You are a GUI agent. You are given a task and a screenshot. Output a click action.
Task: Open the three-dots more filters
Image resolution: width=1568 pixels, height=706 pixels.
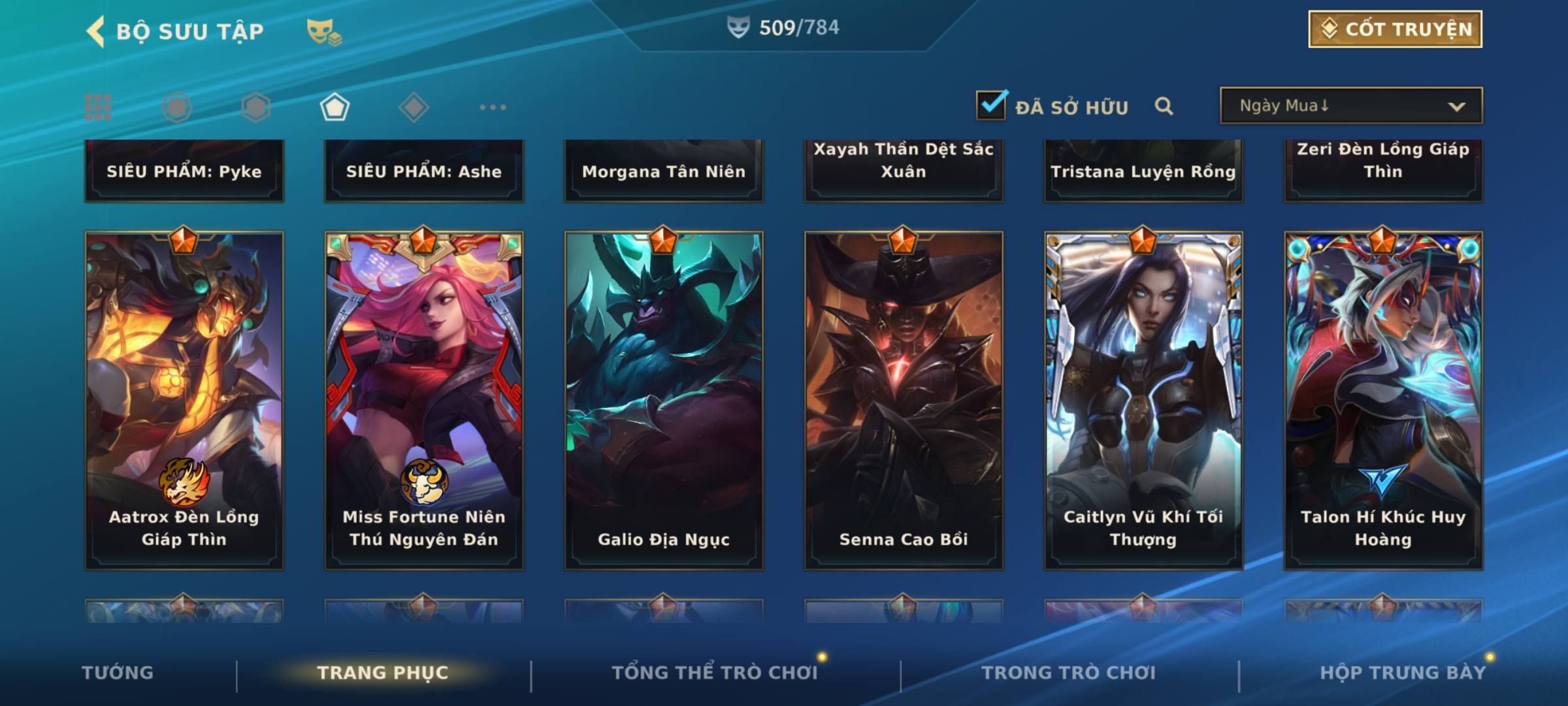493,107
